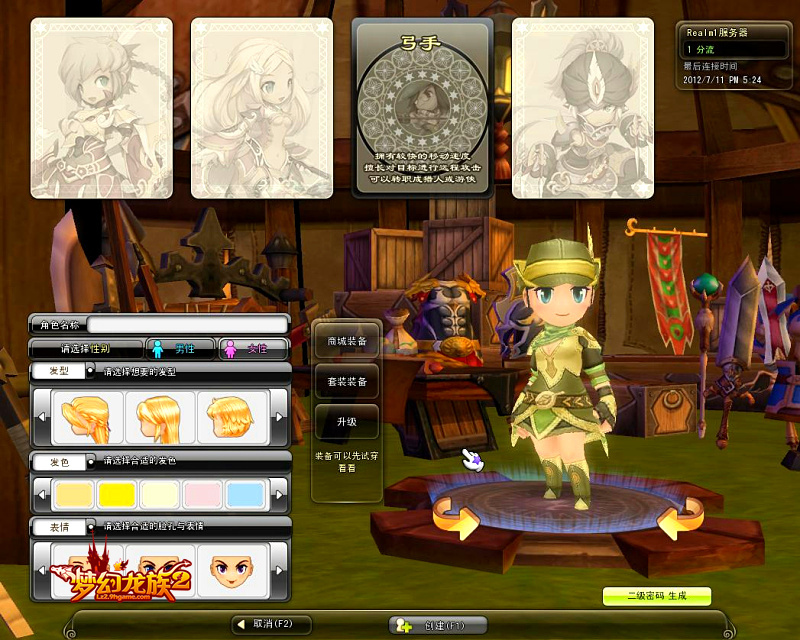Select the braided blonde hairstyle
This screenshot has width=800, height=640.
coord(91,417)
